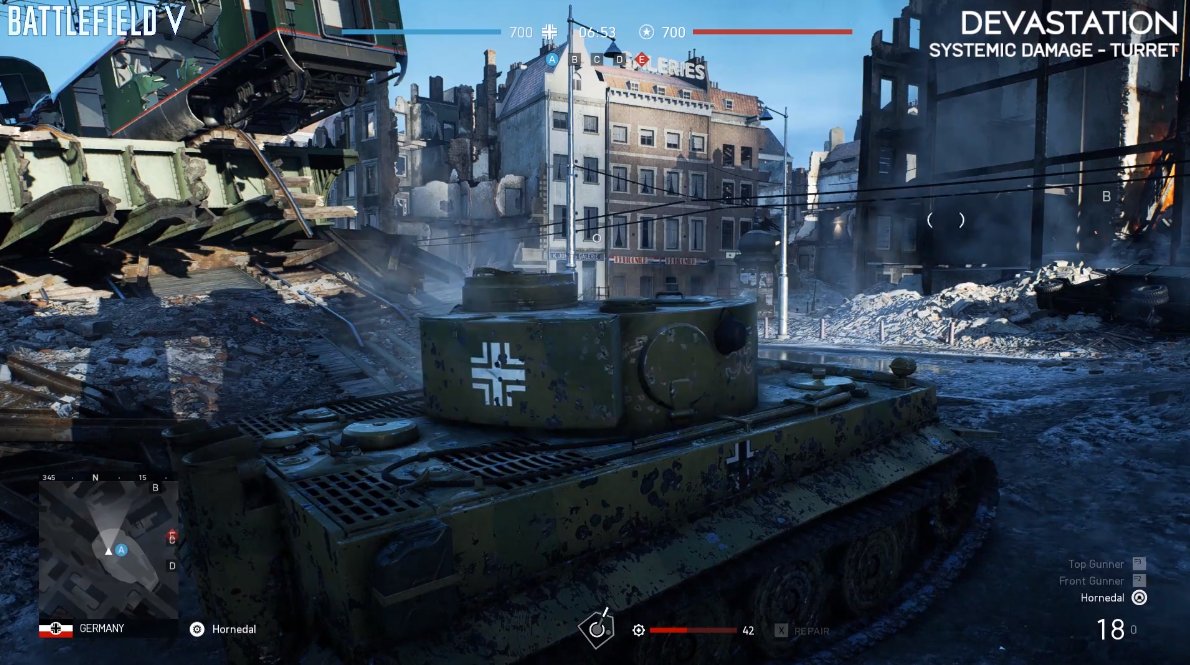Click the Germany faction flag
Image resolution: width=1190 pixels, height=665 pixels.
56,629
